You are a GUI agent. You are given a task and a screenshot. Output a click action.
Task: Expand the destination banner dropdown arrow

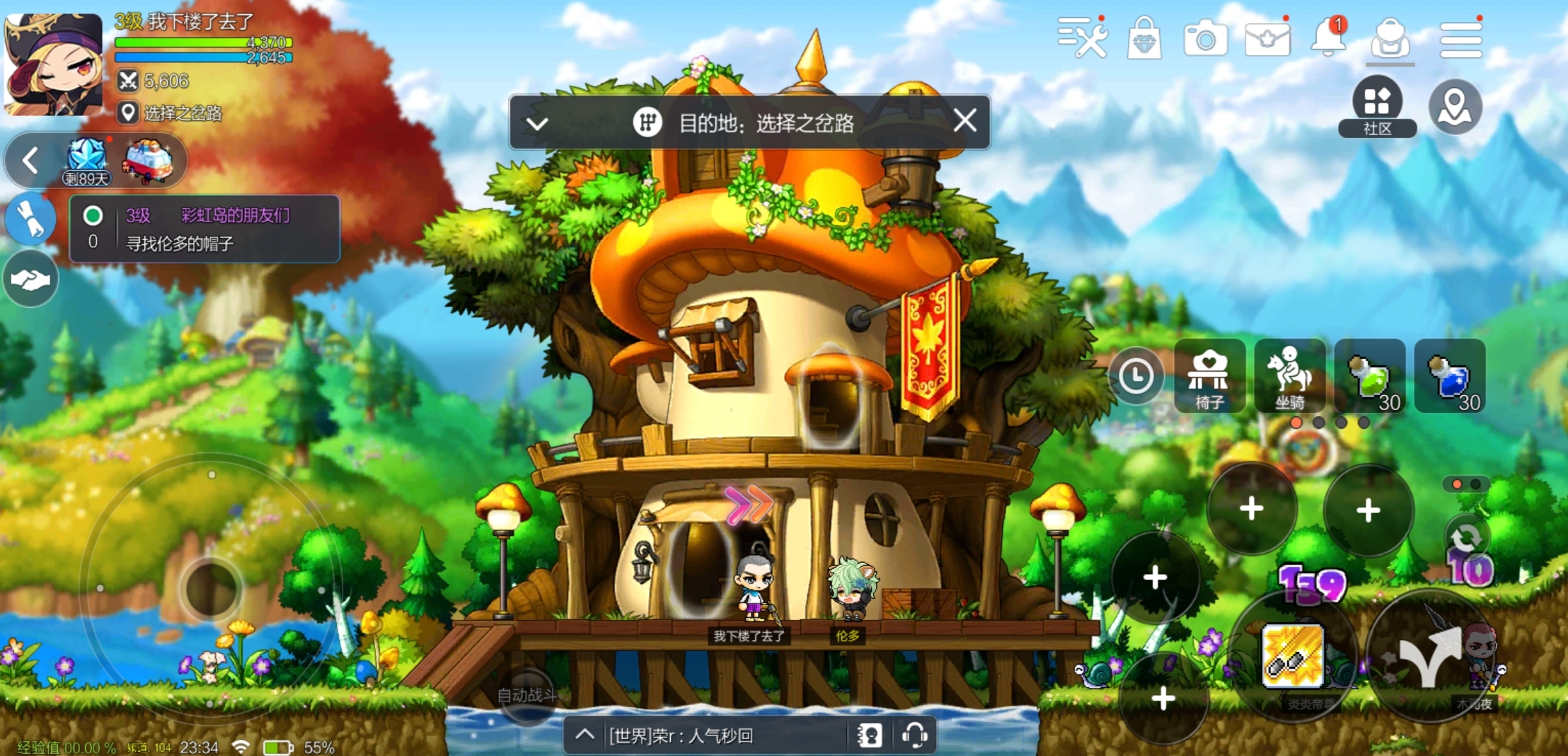click(x=537, y=124)
